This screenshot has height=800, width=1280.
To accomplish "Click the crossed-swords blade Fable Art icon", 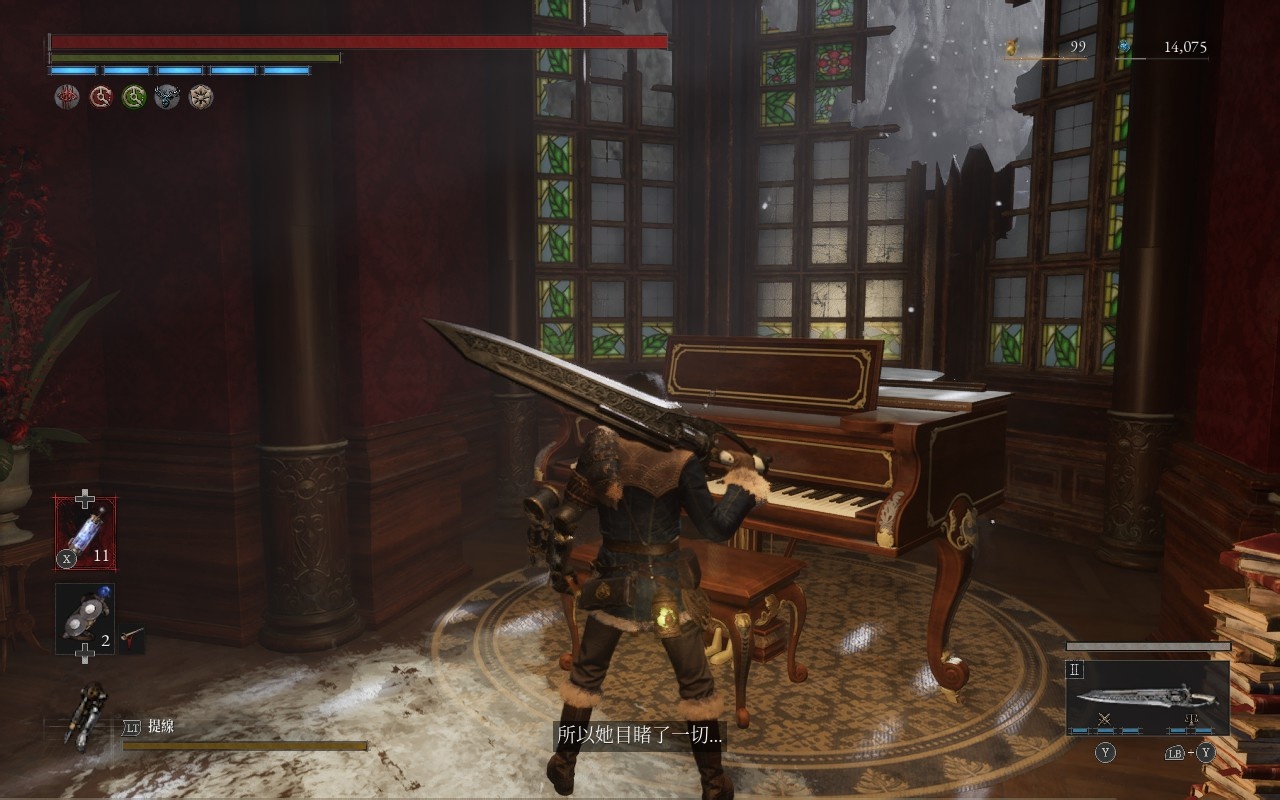I will pyautogui.click(x=1105, y=719).
